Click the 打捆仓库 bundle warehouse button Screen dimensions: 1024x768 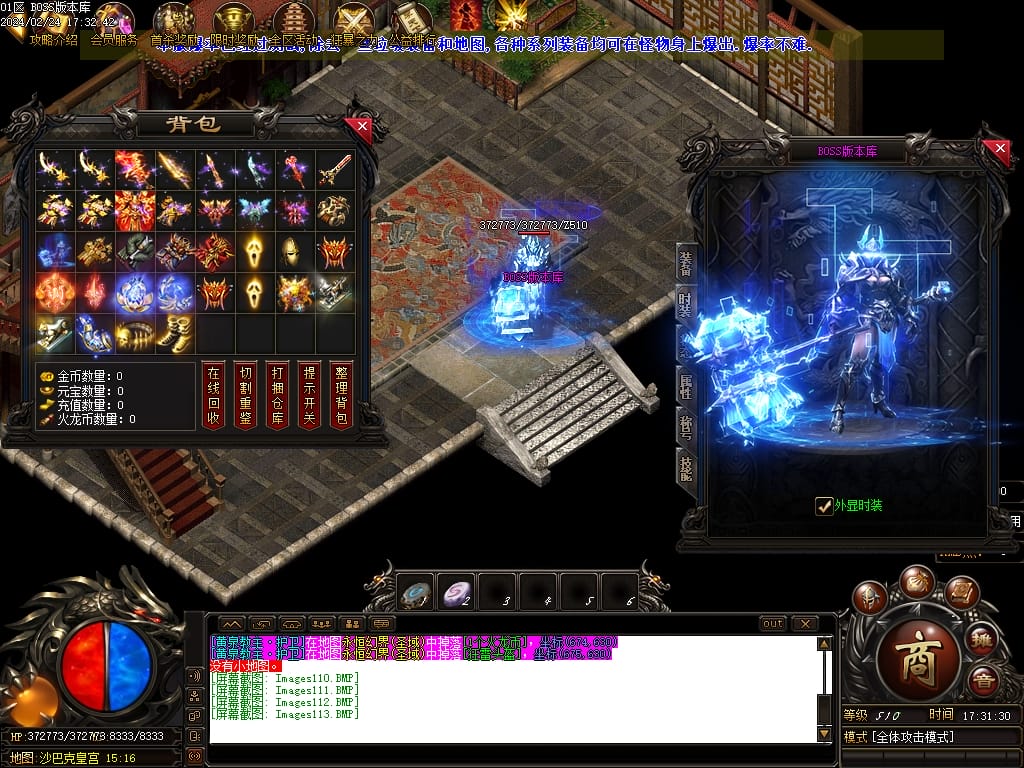pos(277,394)
